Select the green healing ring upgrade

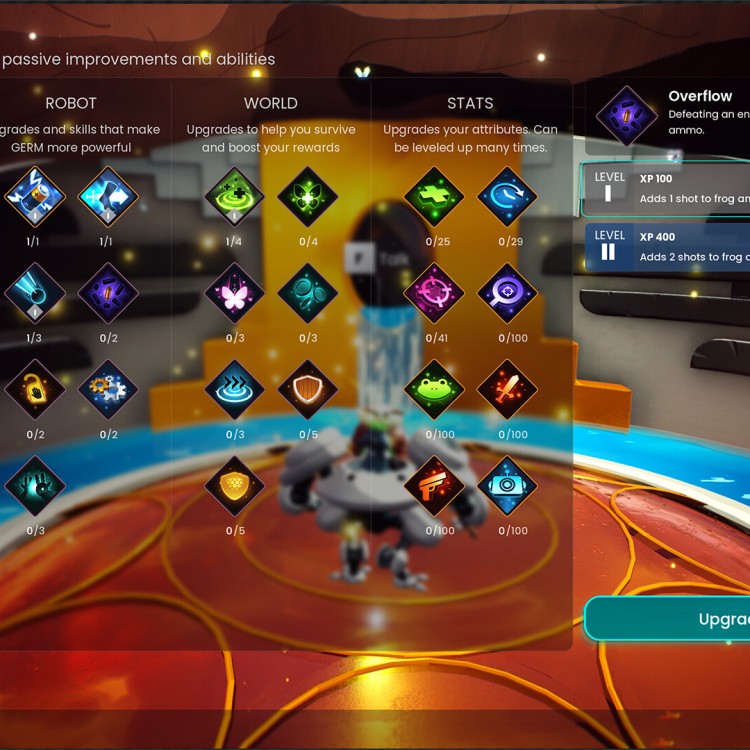pyautogui.click(x=234, y=197)
